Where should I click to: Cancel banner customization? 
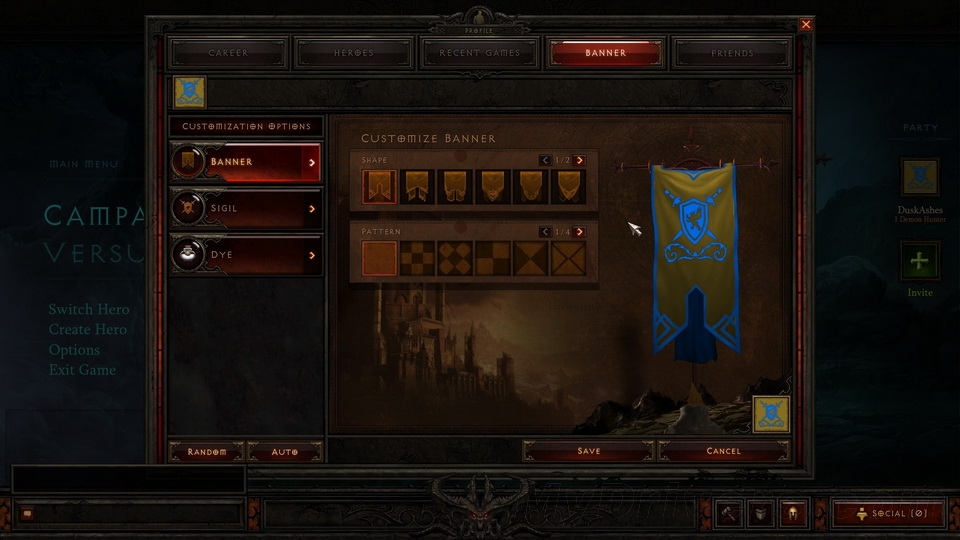pos(723,451)
